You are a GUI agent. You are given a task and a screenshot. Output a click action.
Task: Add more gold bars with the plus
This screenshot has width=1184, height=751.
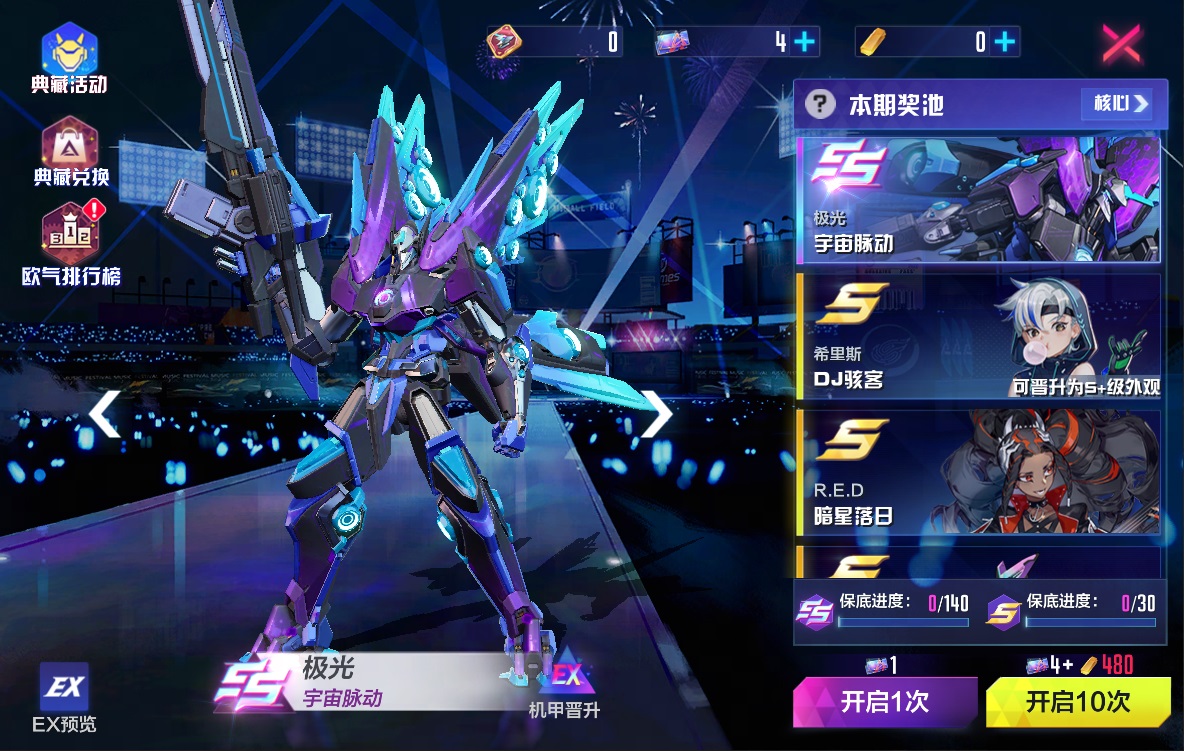coord(1005,42)
